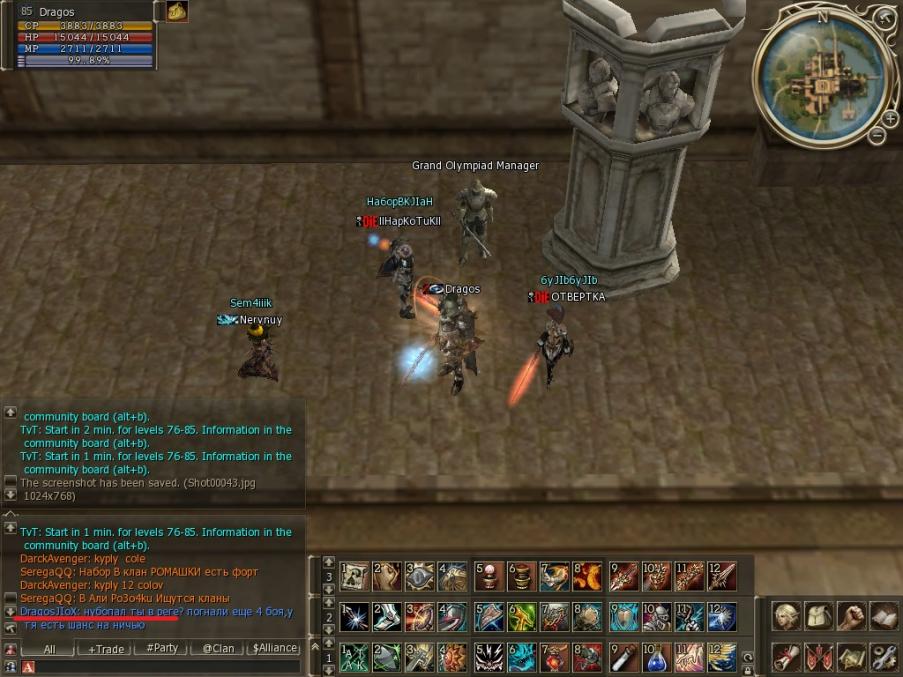Zoom in the minimap with plus button

click(889, 117)
